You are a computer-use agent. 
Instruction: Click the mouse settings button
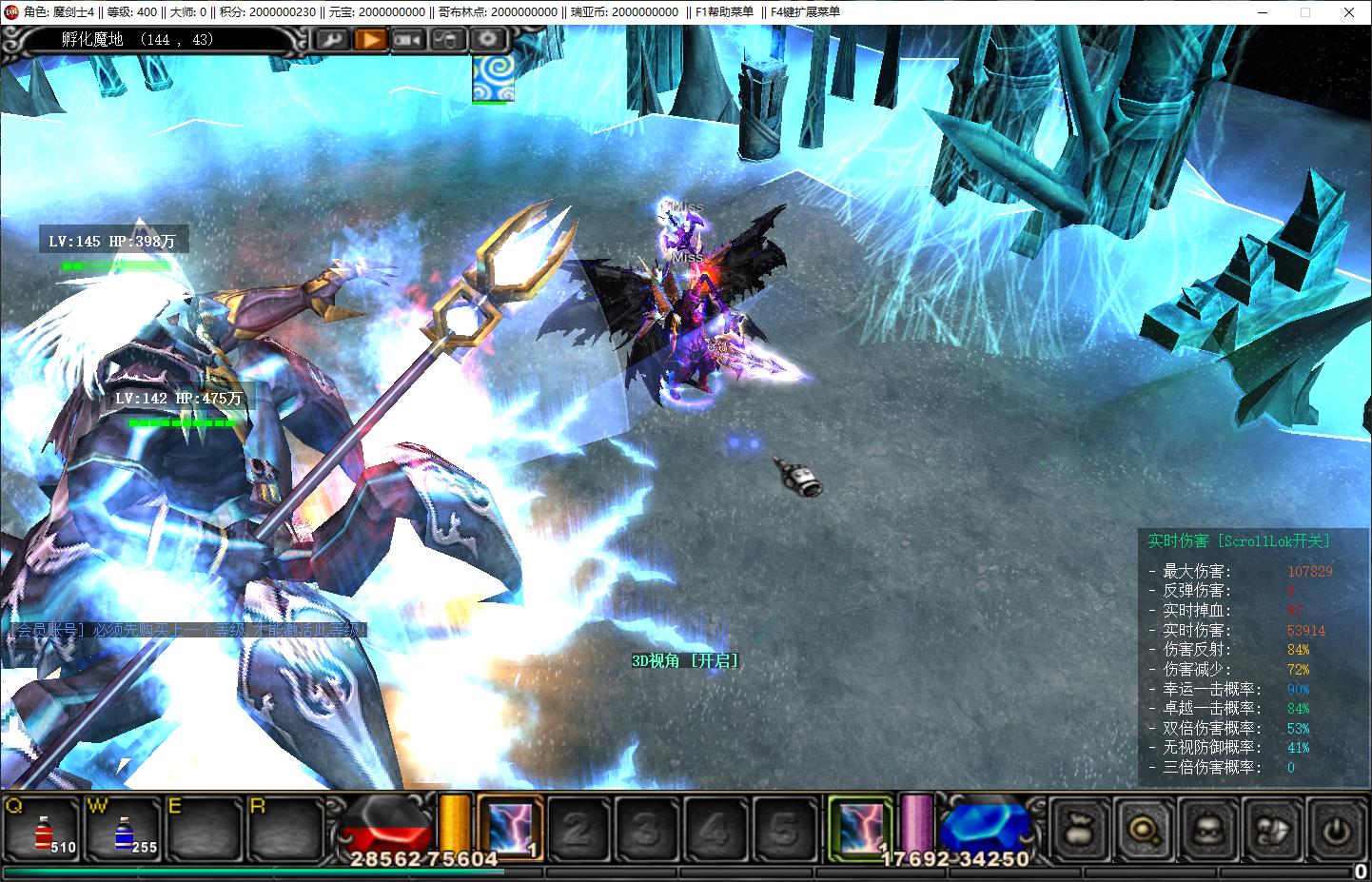pyautogui.click(x=447, y=40)
